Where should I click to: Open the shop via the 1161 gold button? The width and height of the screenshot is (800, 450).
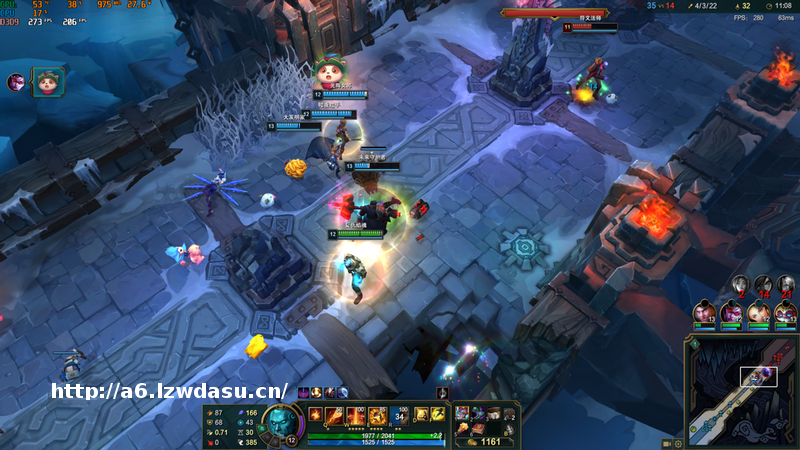click(x=485, y=440)
